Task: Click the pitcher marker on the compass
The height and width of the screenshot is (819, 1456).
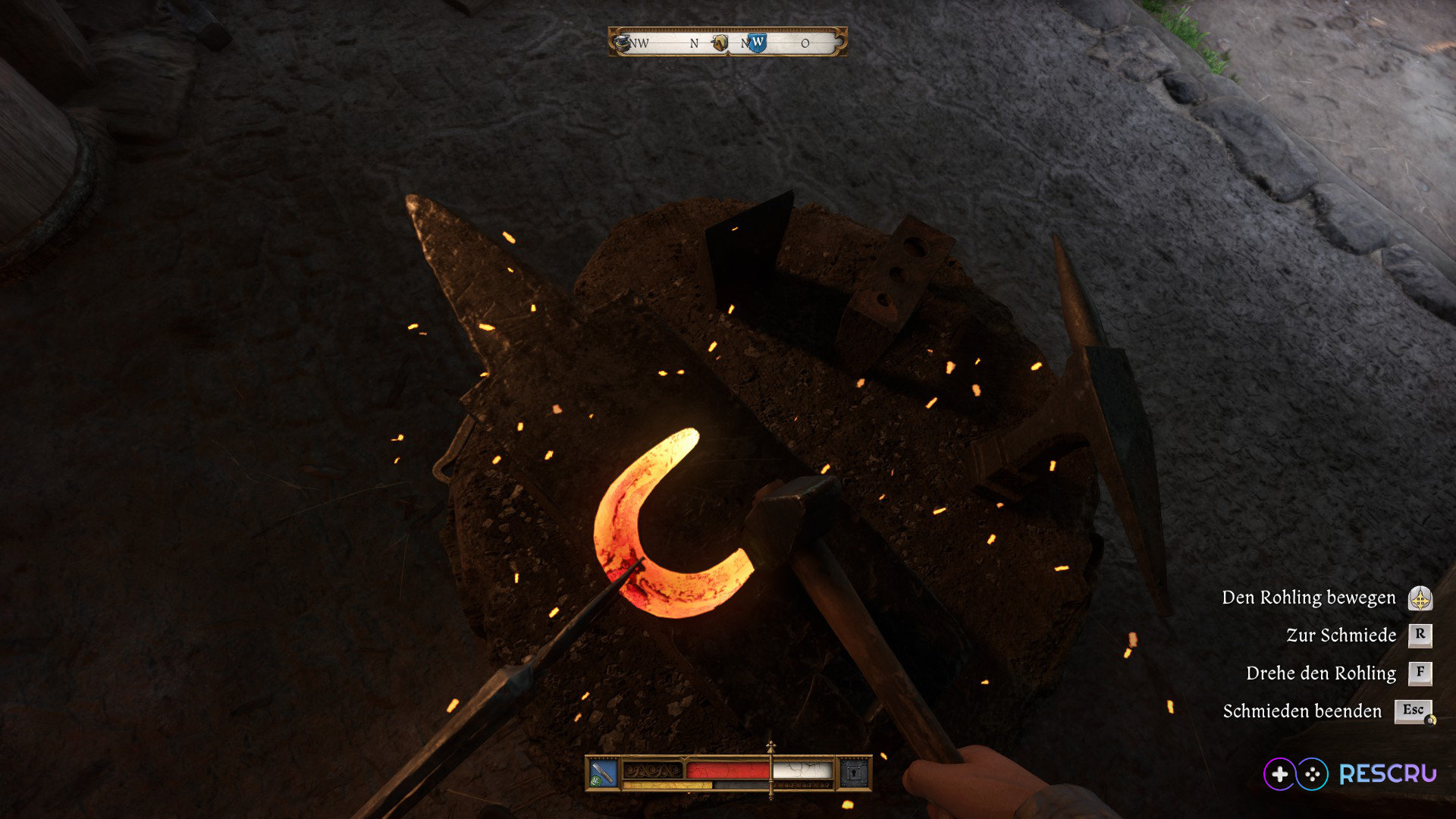Action: pyautogui.click(x=622, y=42)
